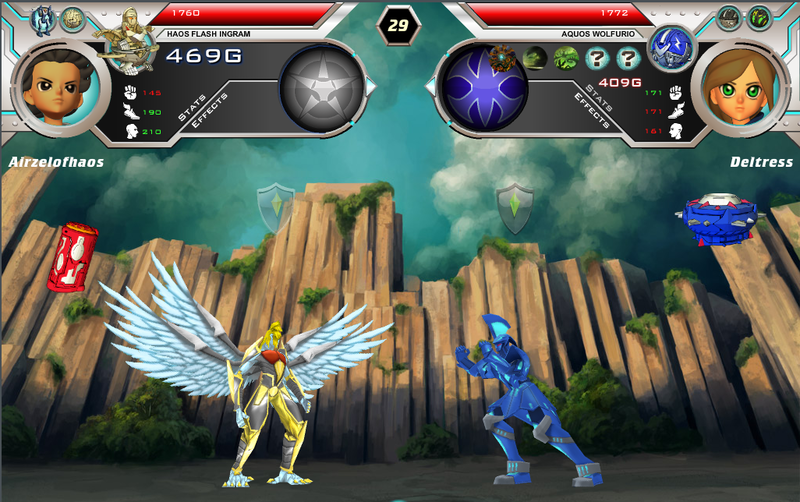Select the round tan emblem beside the blue robot
This screenshot has width=800, height=502.
click(x=73, y=18)
